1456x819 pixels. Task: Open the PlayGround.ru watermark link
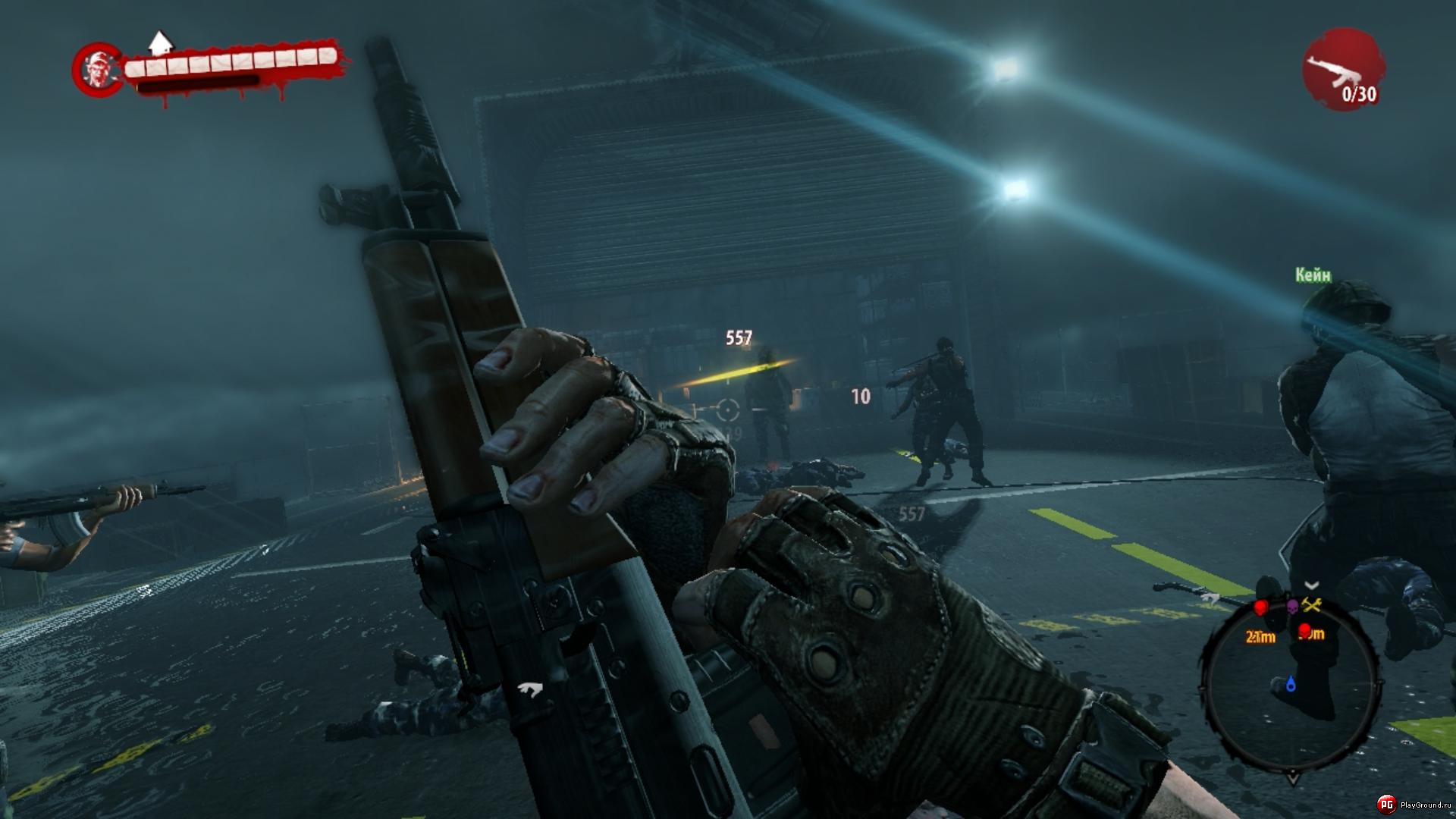pyautogui.click(x=1414, y=805)
